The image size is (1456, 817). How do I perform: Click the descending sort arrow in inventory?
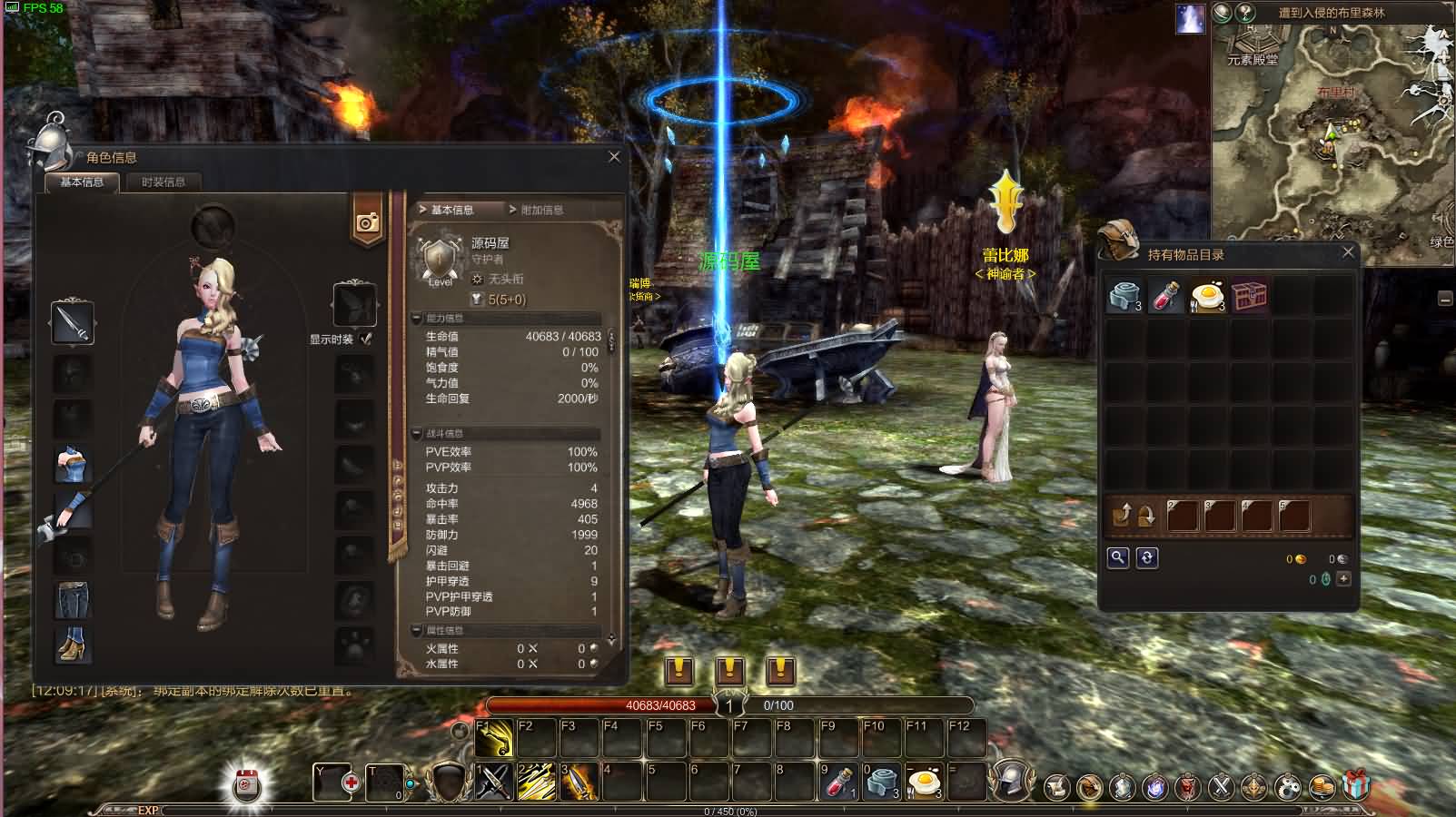point(1146,515)
